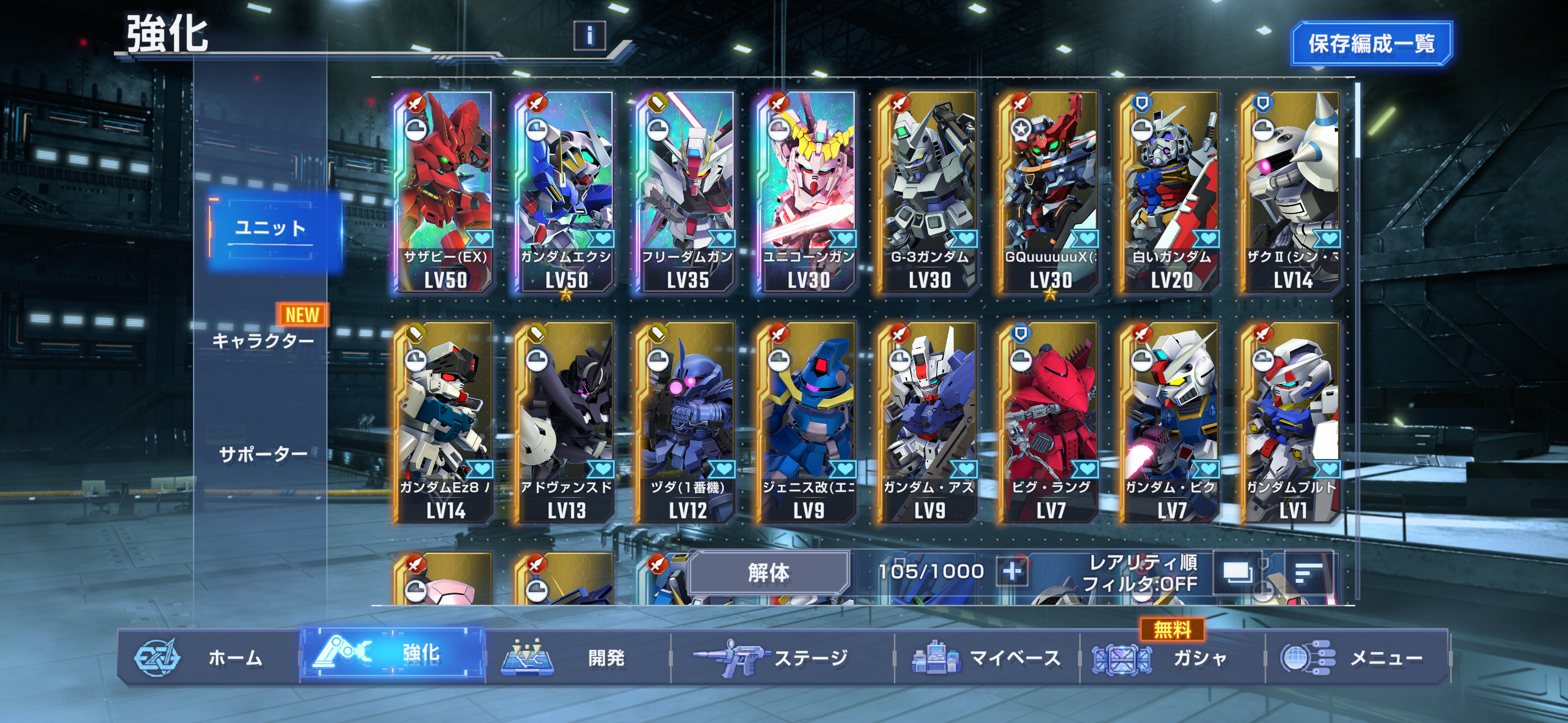Click the 解体 dismantle button
The height and width of the screenshot is (723, 1568).
click(x=769, y=572)
